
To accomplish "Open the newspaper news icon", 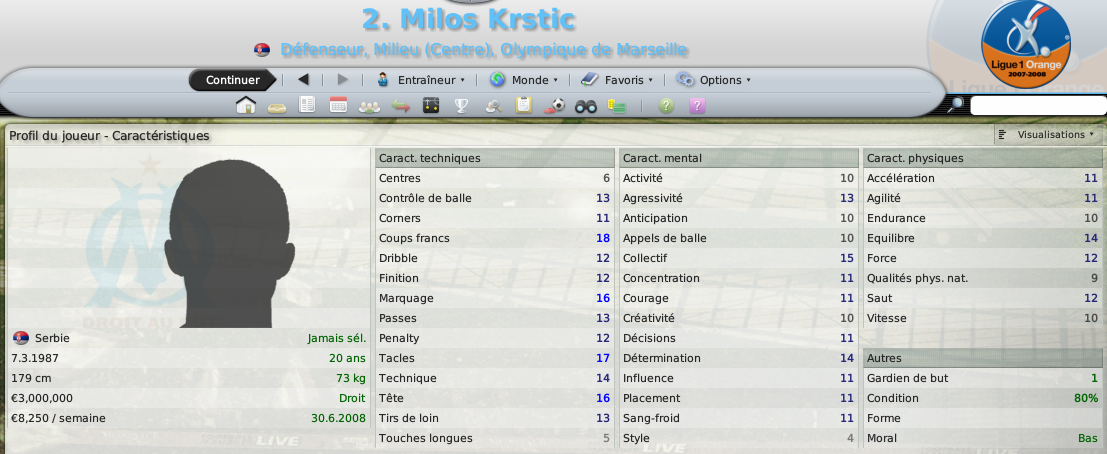I will (x=307, y=105).
